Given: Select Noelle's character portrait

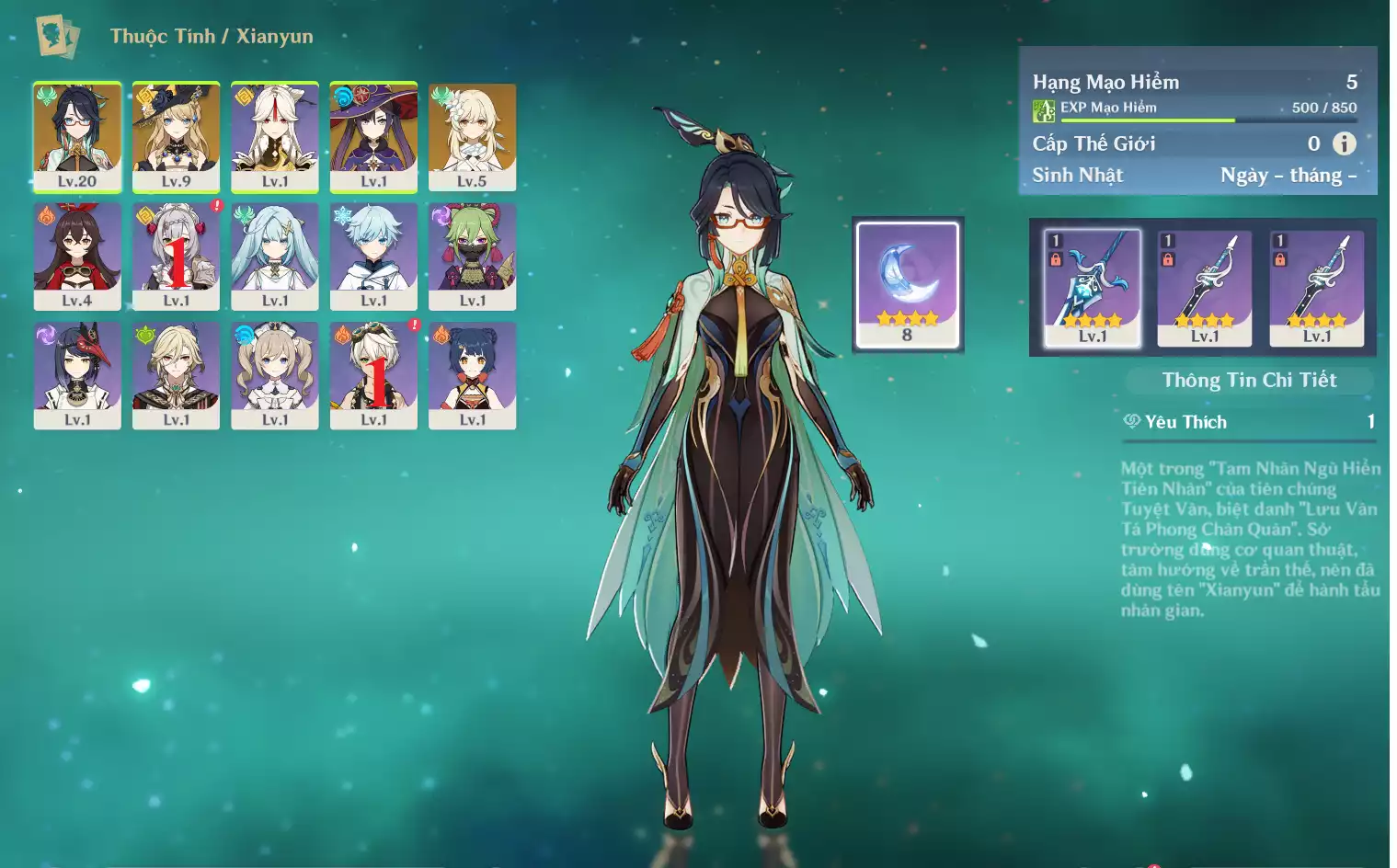Looking at the screenshot, I should [x=176, y=256].
